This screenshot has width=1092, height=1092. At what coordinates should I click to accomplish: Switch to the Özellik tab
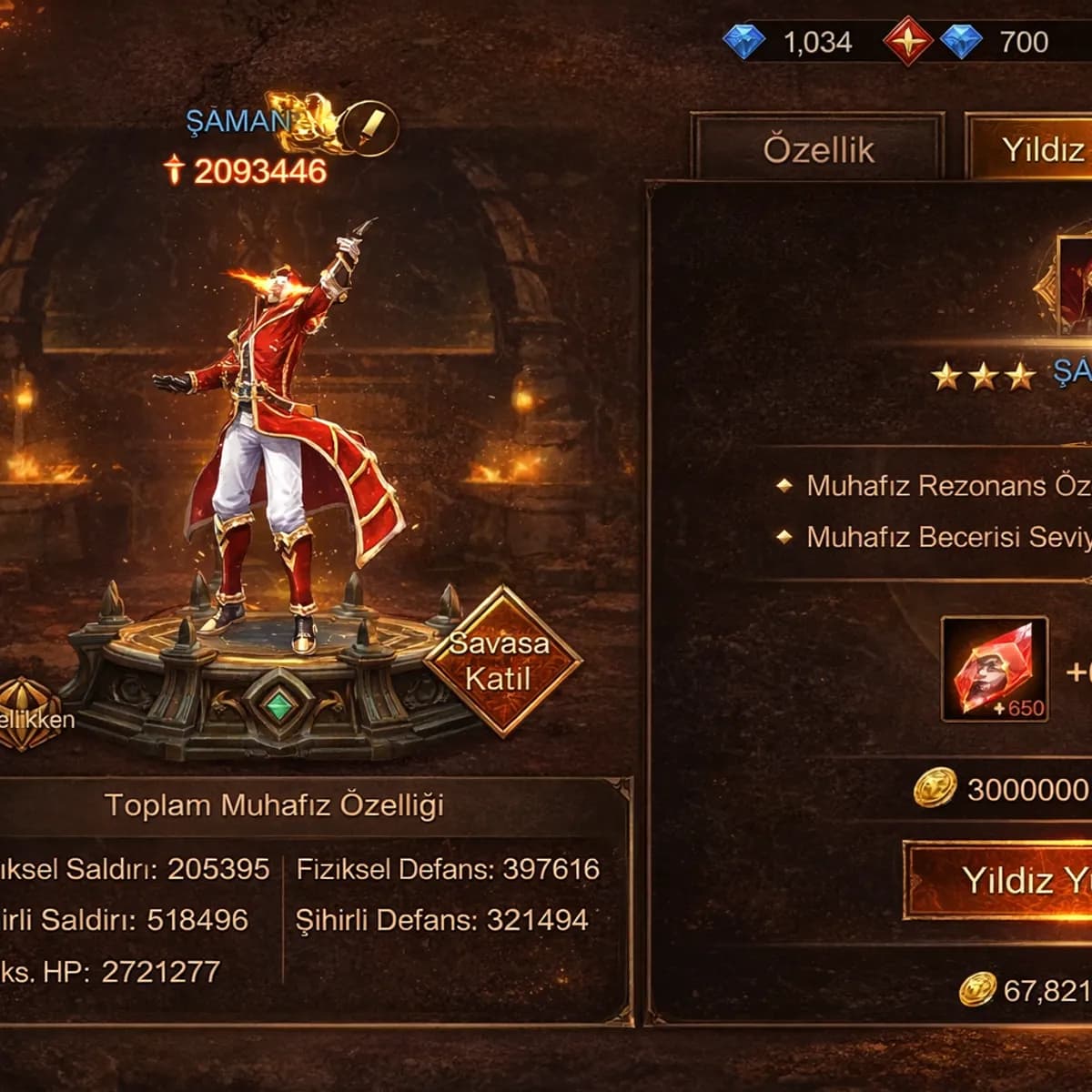pyautogui.click(x=817, y=148)
